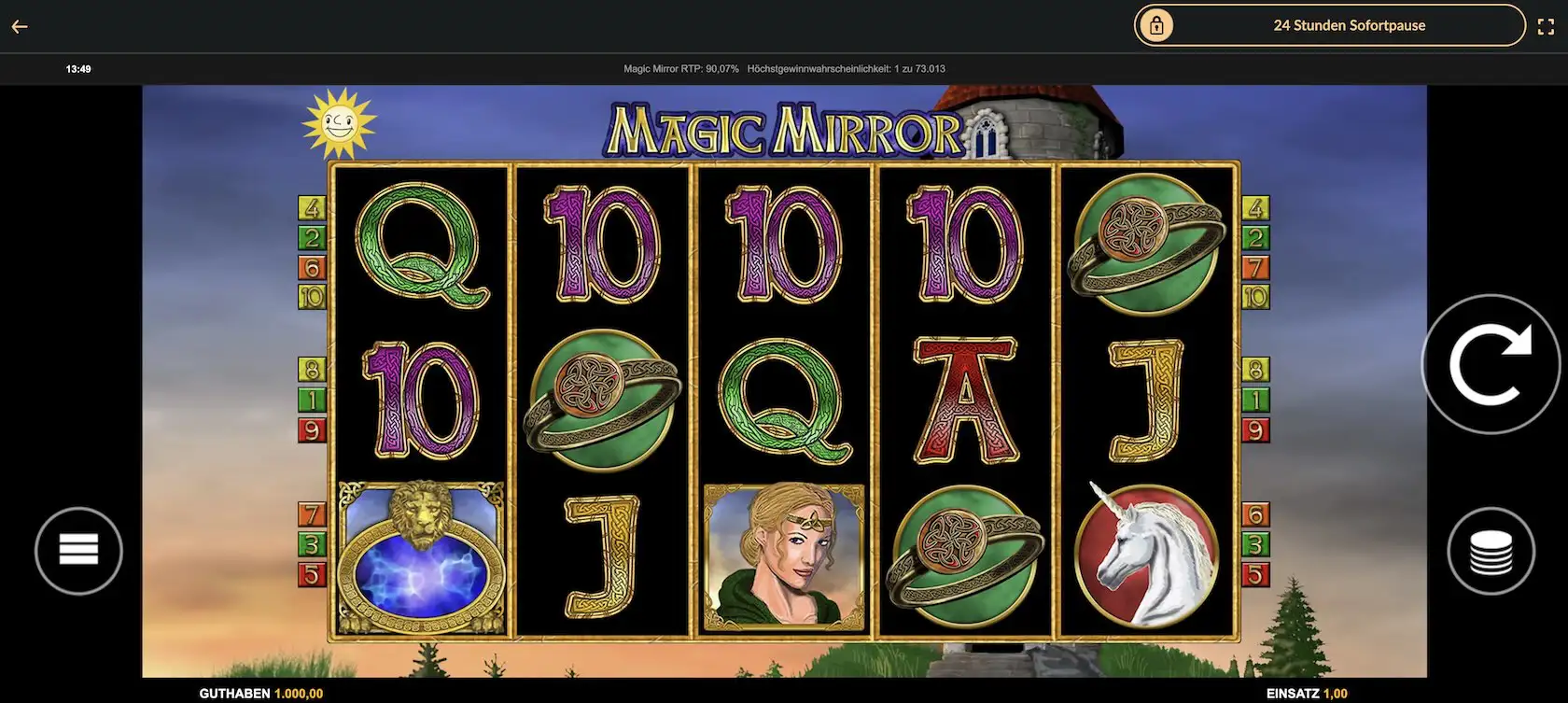This screenshot has width=1568, height=703.
Task: Click the lock icon inside the Sofortpause button
Action: (x=1159, y=25)
